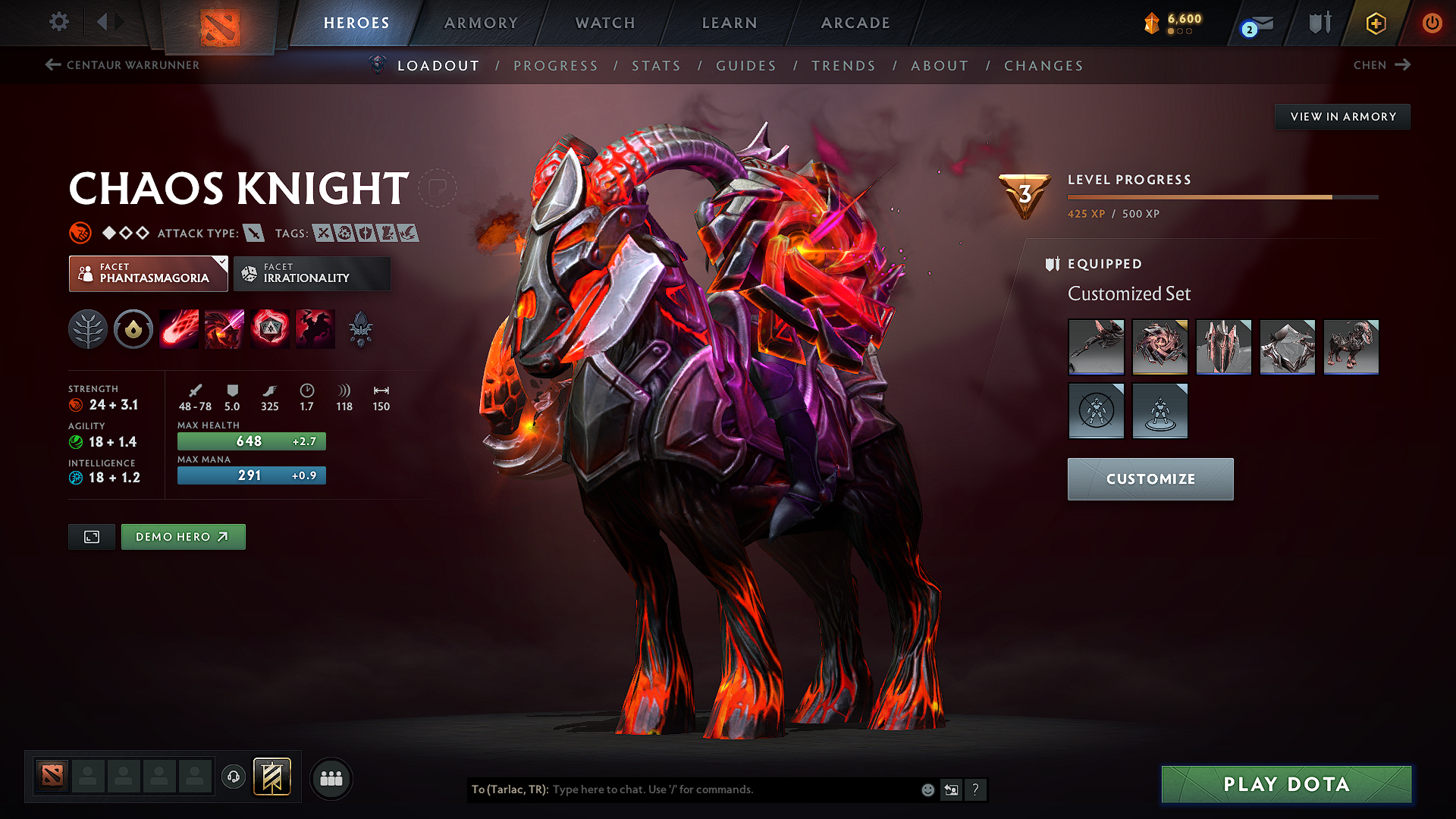The image size is (1456, 819).
Task: Select the Arcade tab
Action: [855, 23]
